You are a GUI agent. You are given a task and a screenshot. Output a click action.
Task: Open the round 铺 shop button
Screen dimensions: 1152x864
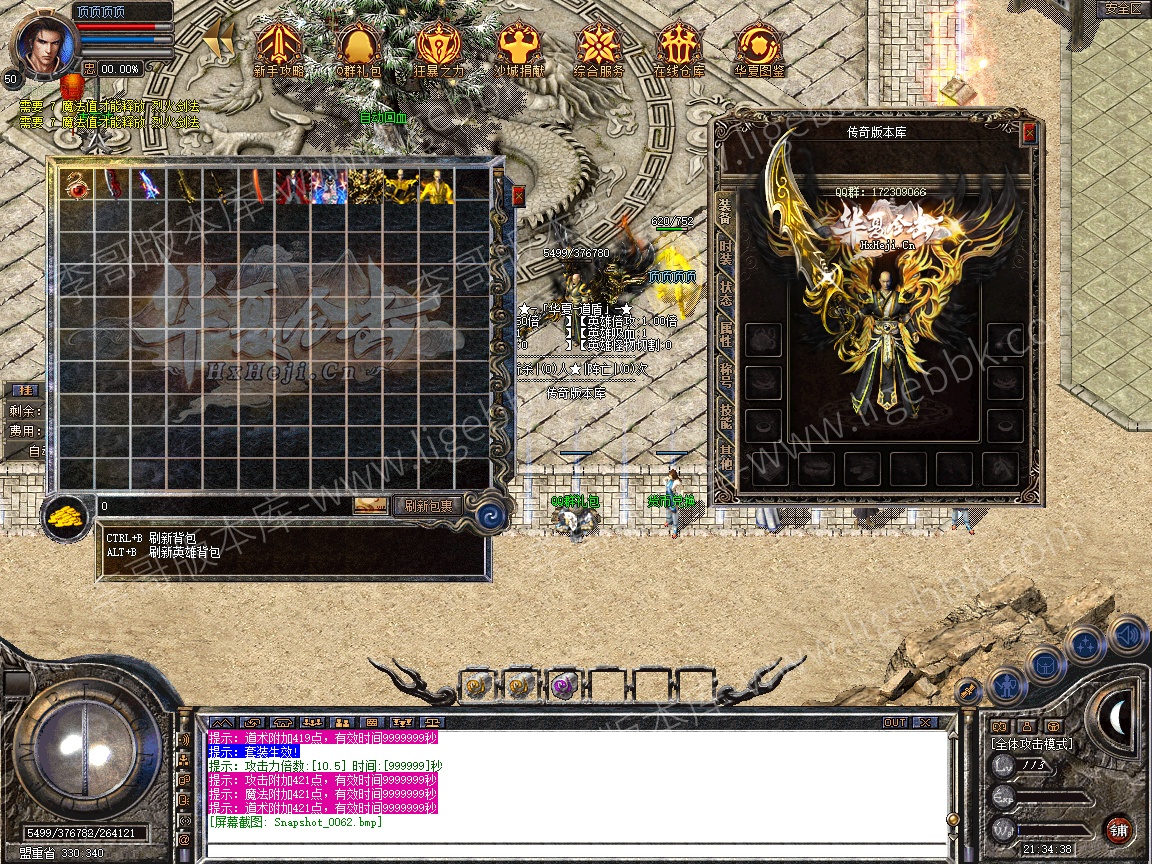tap(1118, 829)
